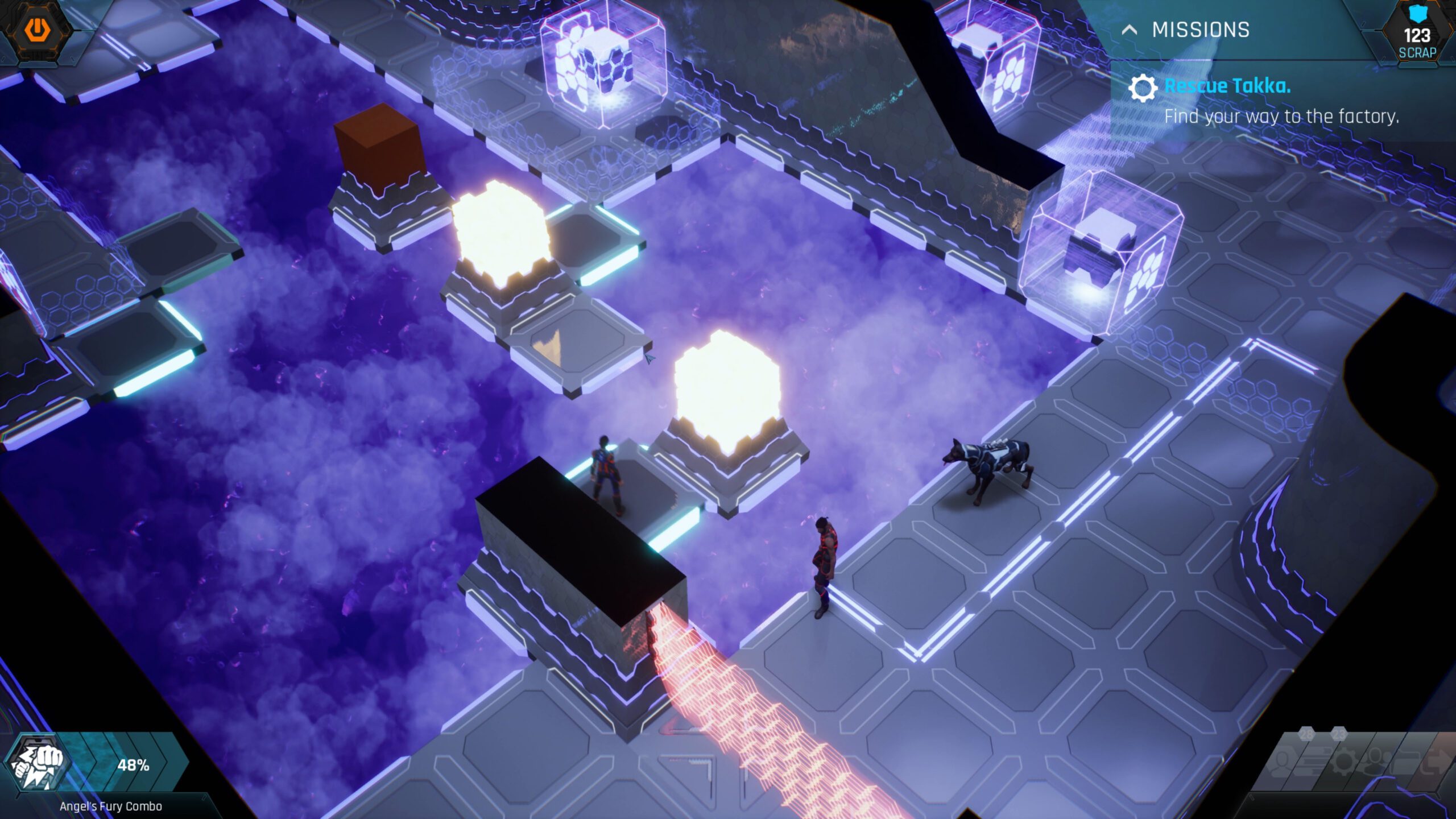
Task: Open the folder menu icon
Action: pos(1406,761)
